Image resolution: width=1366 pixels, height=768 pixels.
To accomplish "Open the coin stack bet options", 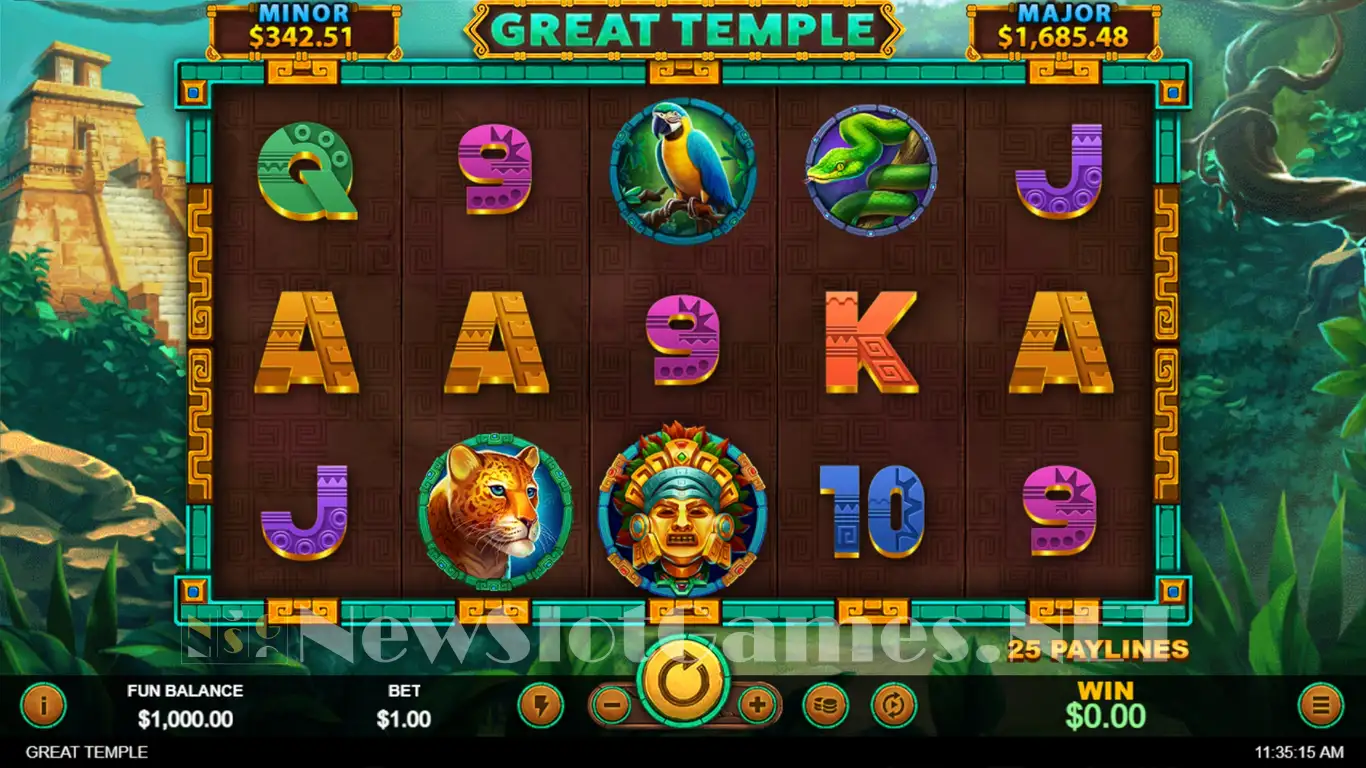I will [x=825, y=706].
